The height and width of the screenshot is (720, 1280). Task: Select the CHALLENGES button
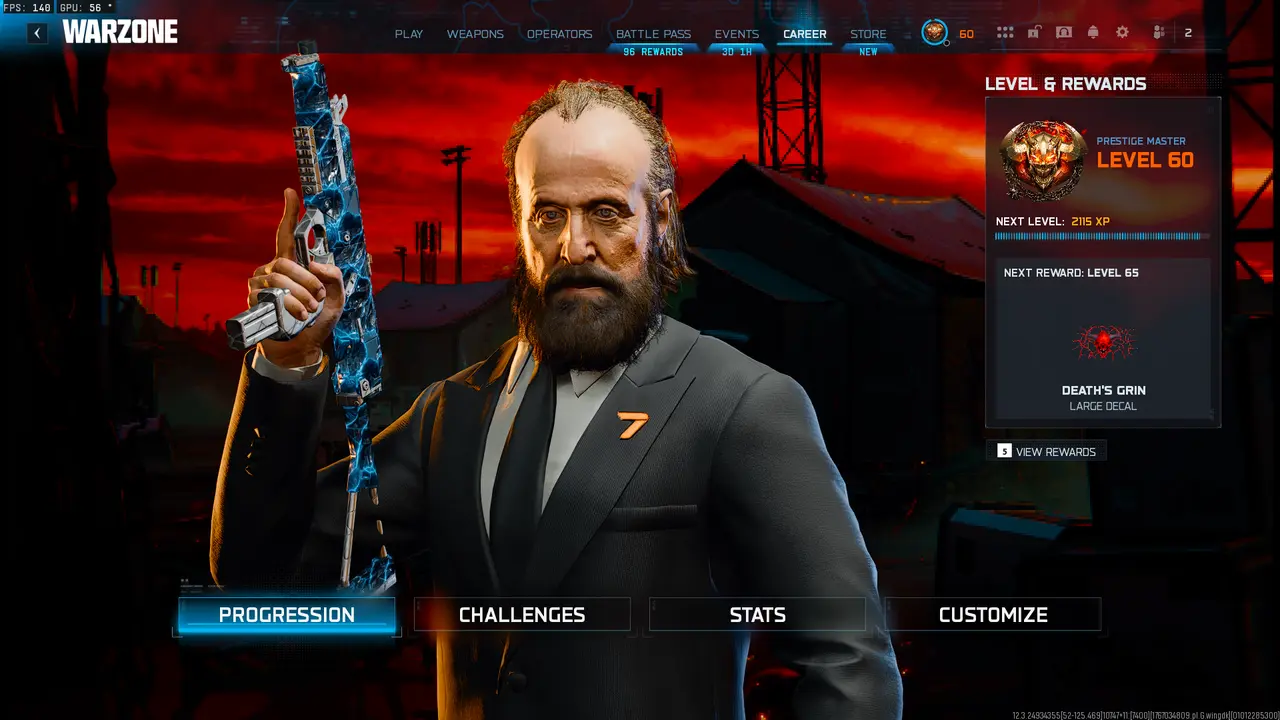point(521,614)
